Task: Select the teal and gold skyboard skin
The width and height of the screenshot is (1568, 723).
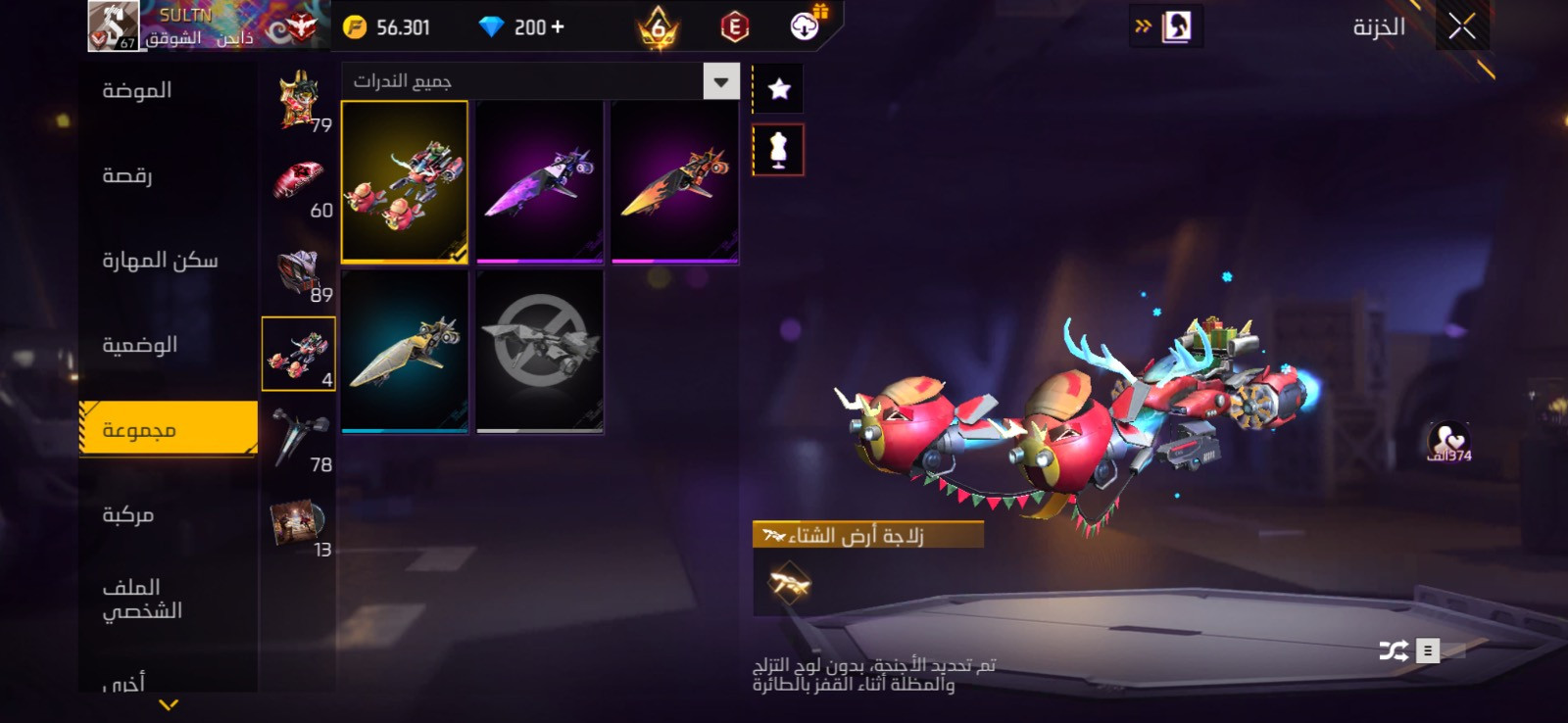Action: click(405, 351)
